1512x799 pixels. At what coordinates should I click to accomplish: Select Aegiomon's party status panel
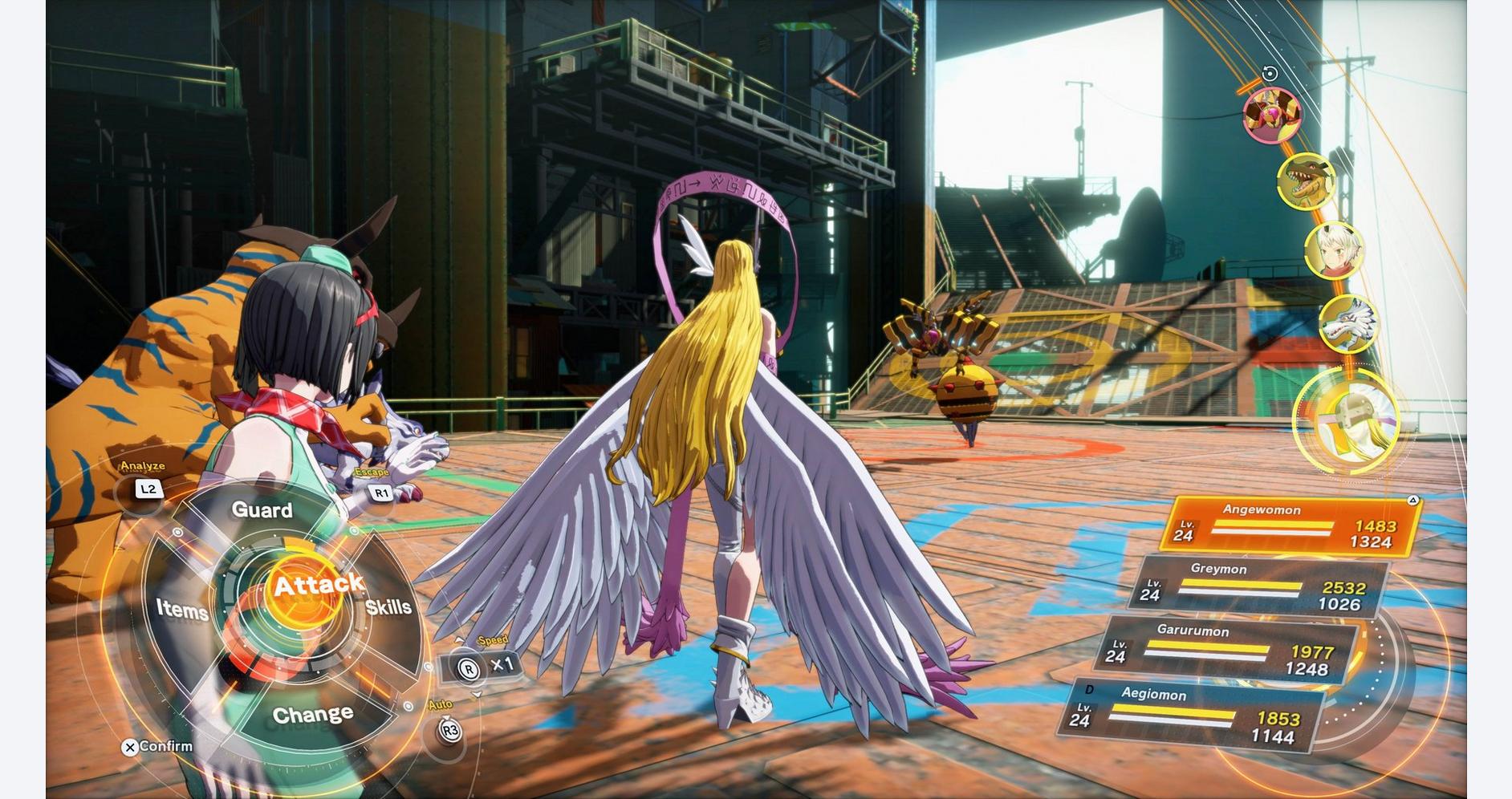tap(1192, 716)
